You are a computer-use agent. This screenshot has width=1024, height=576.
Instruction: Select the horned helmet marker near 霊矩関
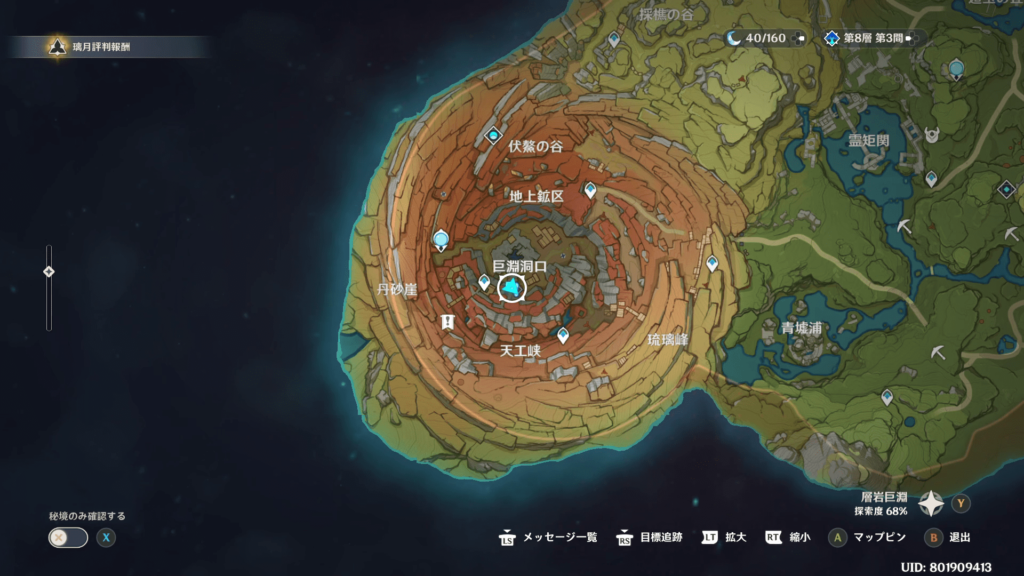[933, 133]
